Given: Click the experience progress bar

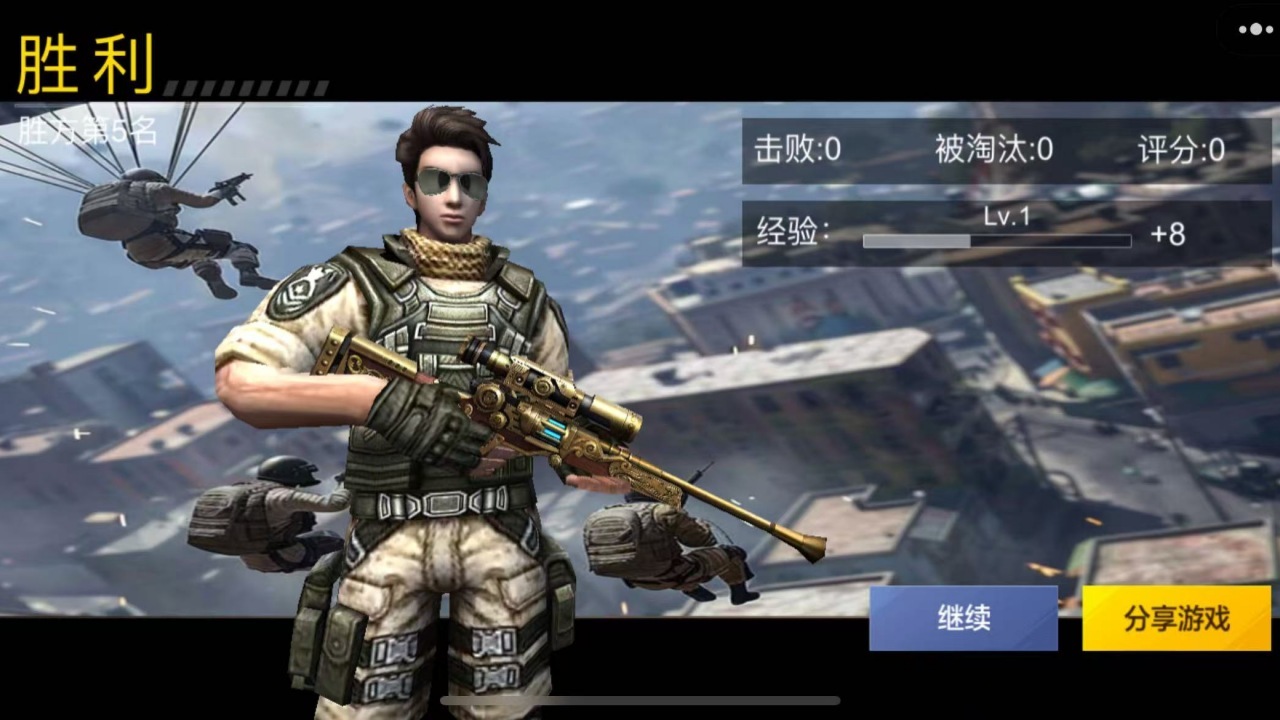Looking at the screenshot, I should click(x=995, y=241).
